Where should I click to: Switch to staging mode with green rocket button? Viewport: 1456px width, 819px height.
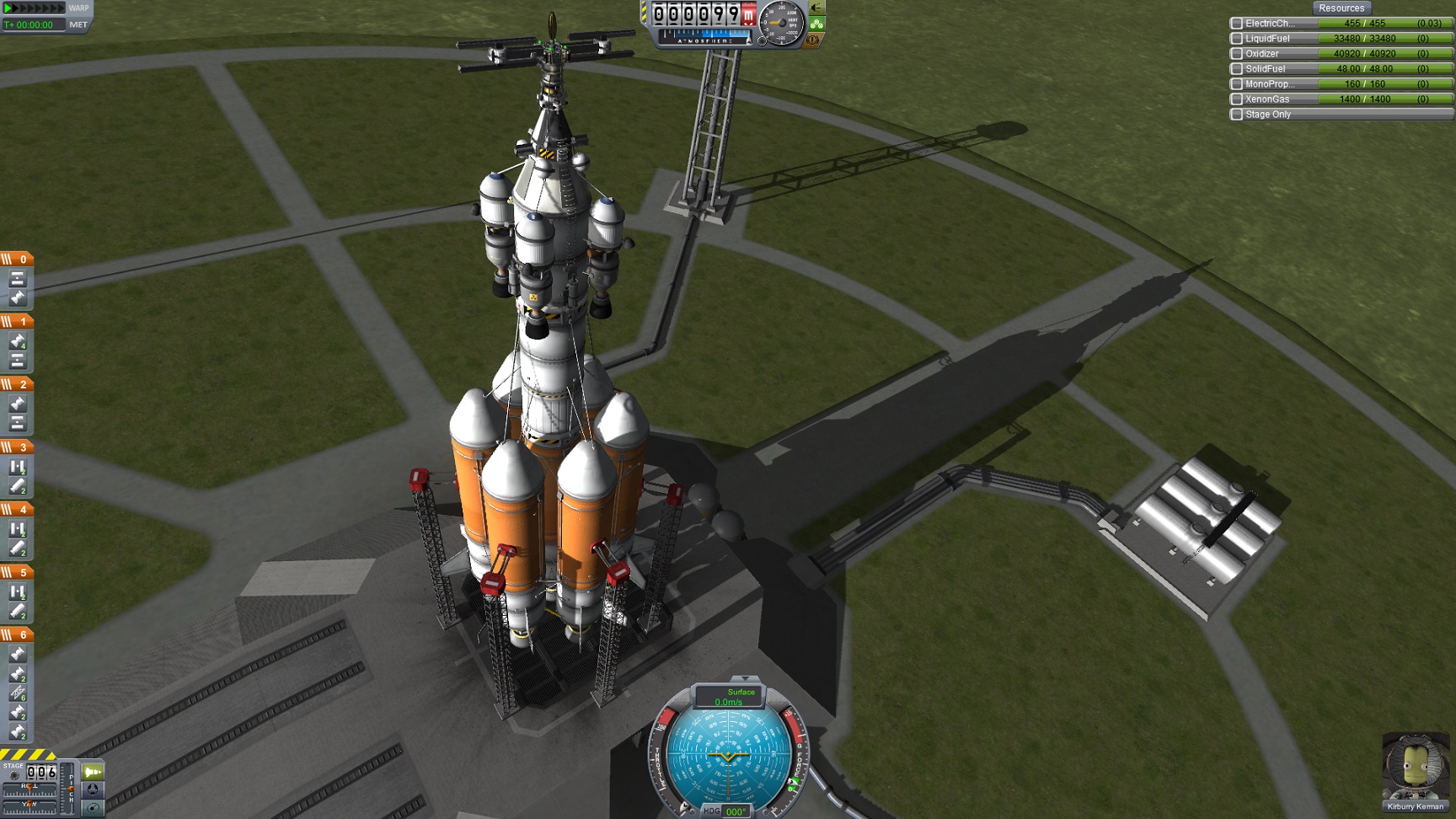point(93,772)
